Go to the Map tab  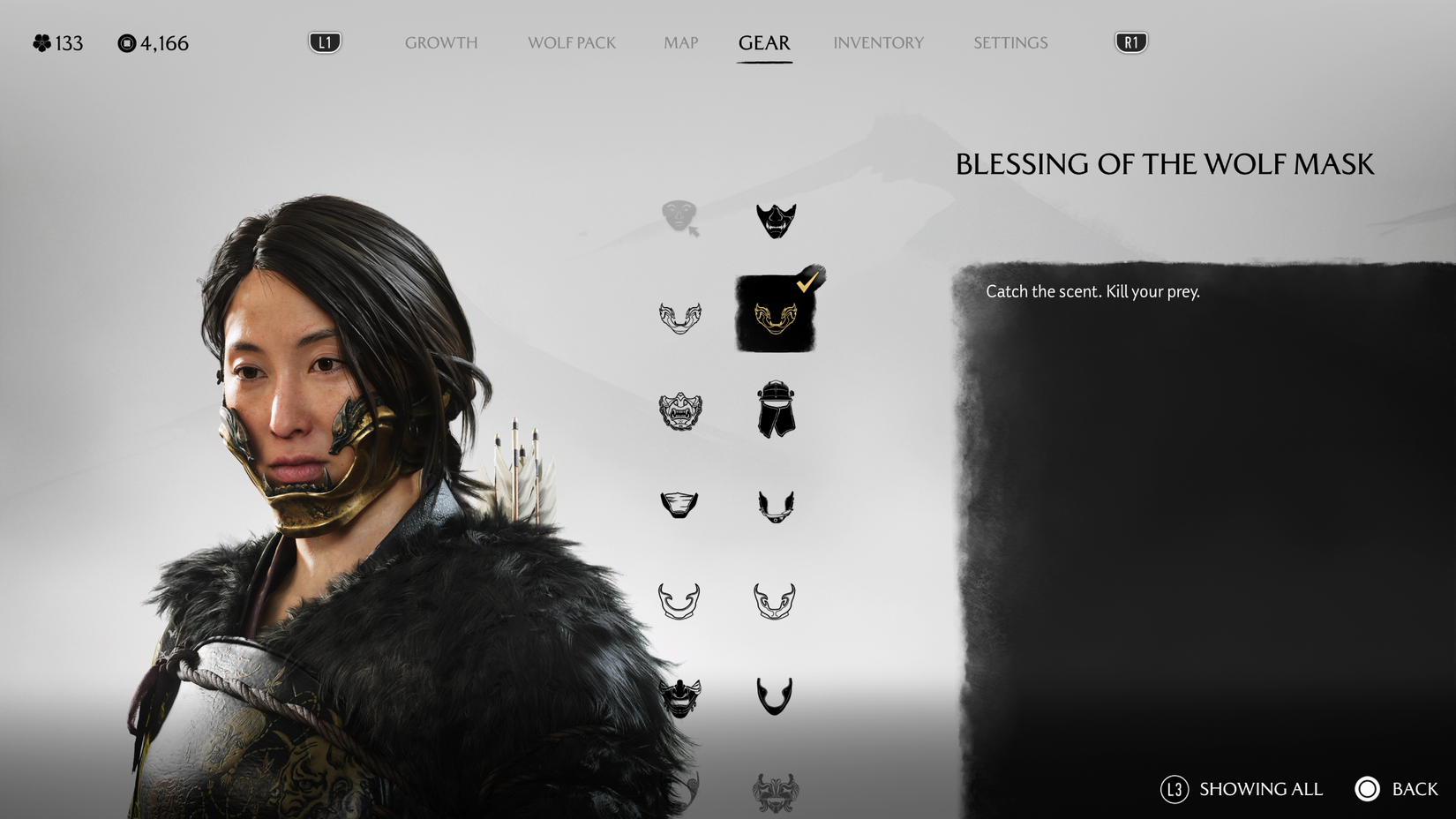[x=679, y=41]
